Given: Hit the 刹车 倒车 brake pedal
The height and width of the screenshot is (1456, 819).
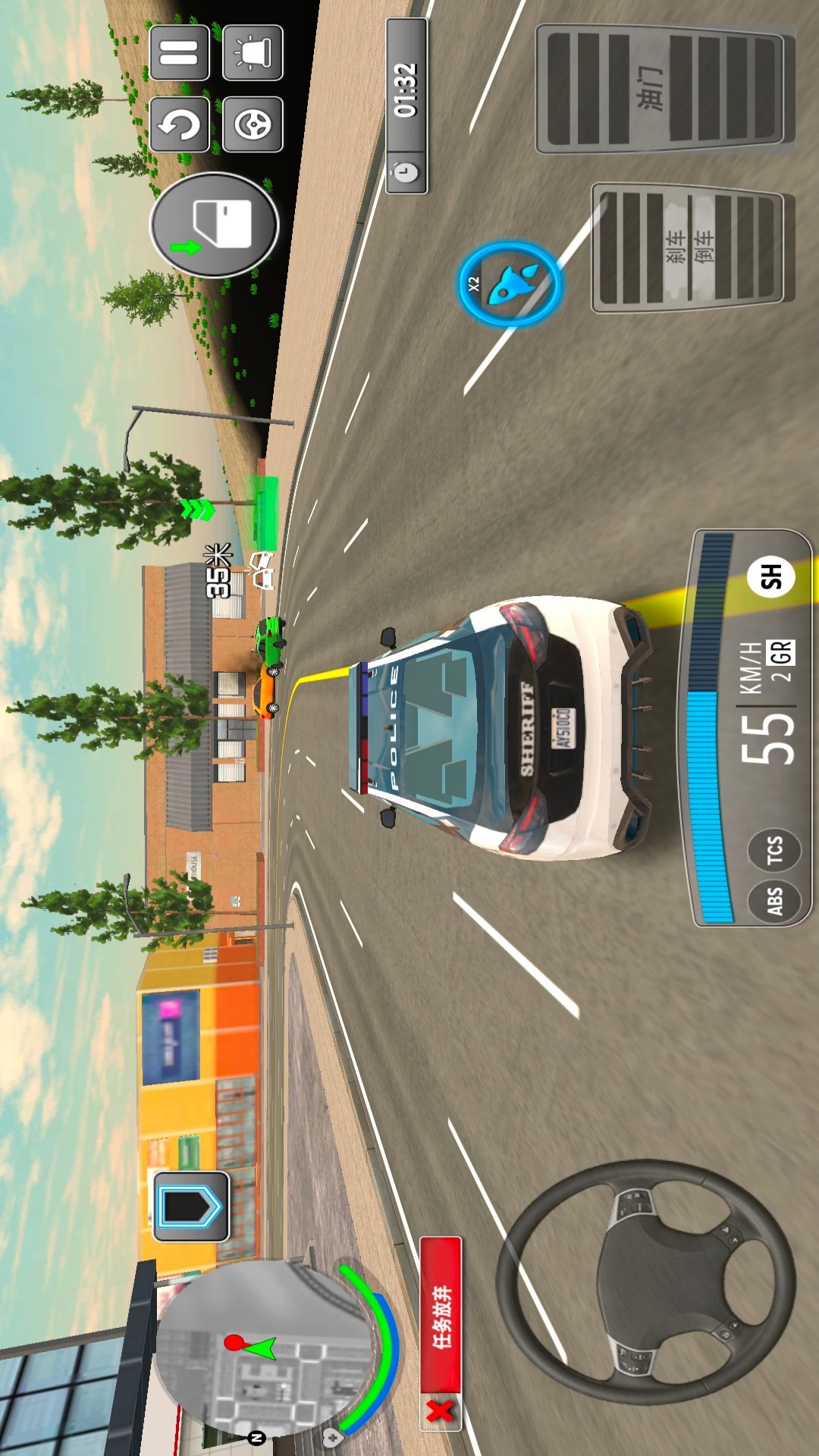Looking at the screenshot, I should pyautogui.click(x=692, y=247).
